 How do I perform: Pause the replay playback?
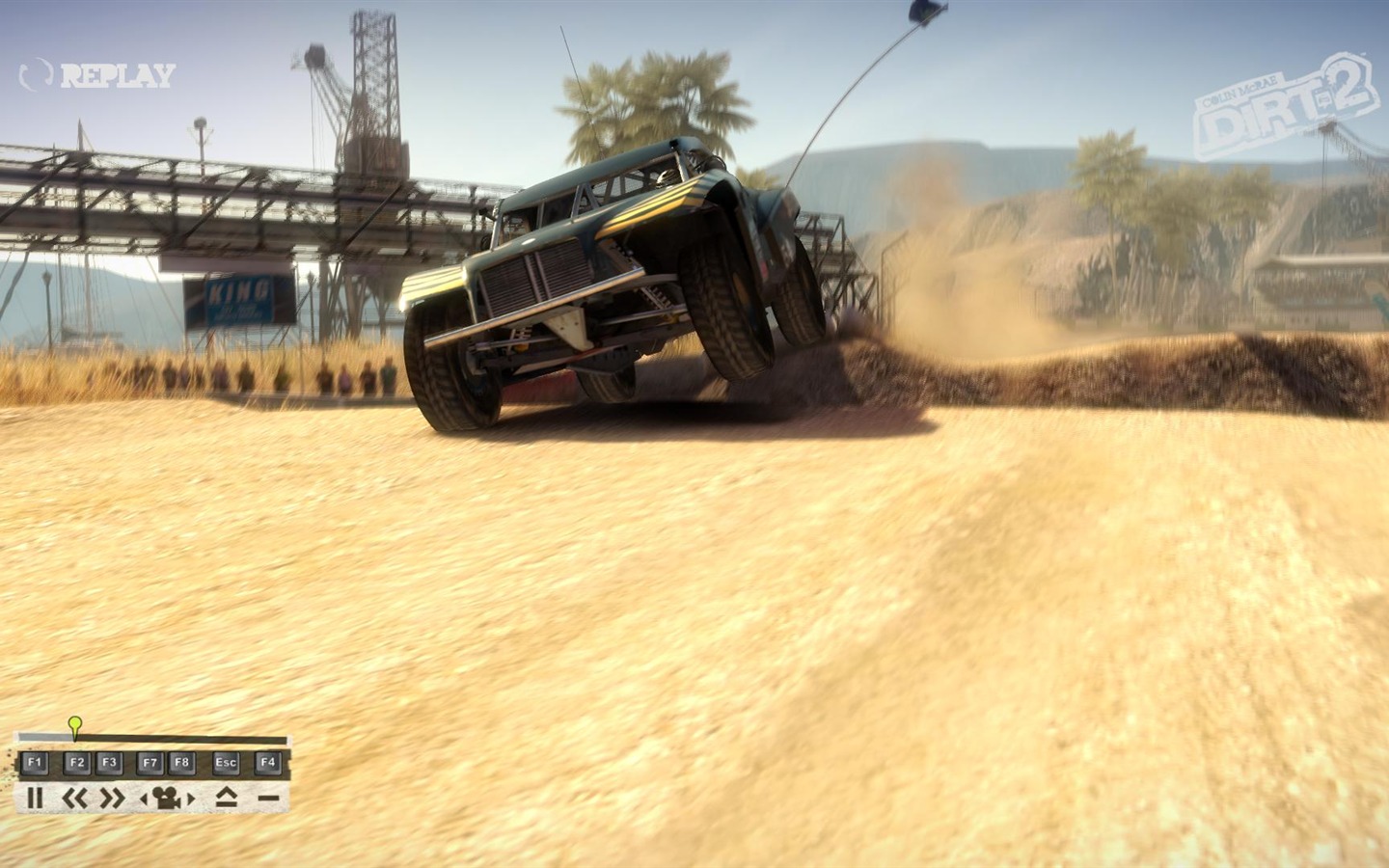point(35,798)
